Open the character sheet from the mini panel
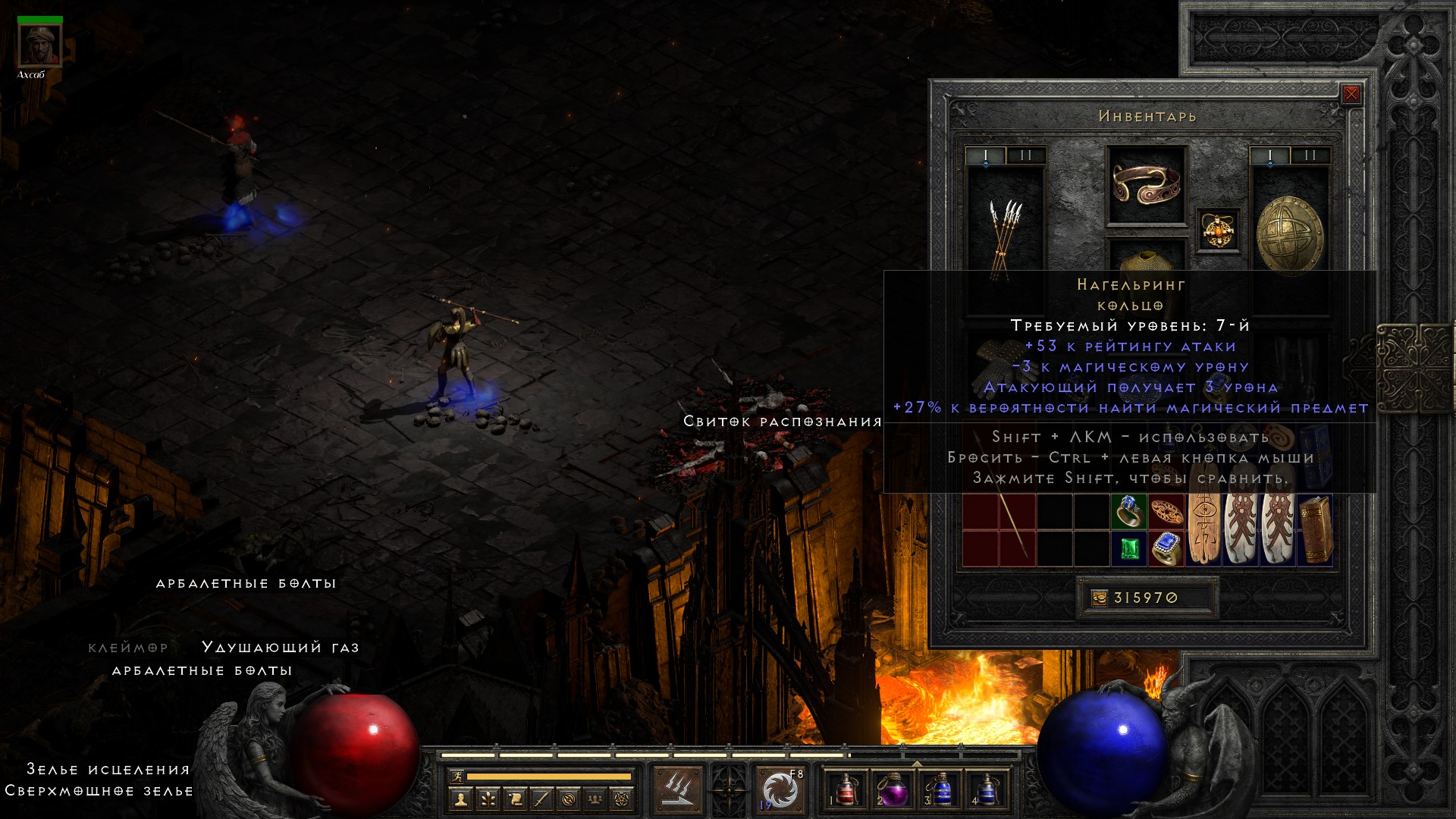 (x=459, y=799)
